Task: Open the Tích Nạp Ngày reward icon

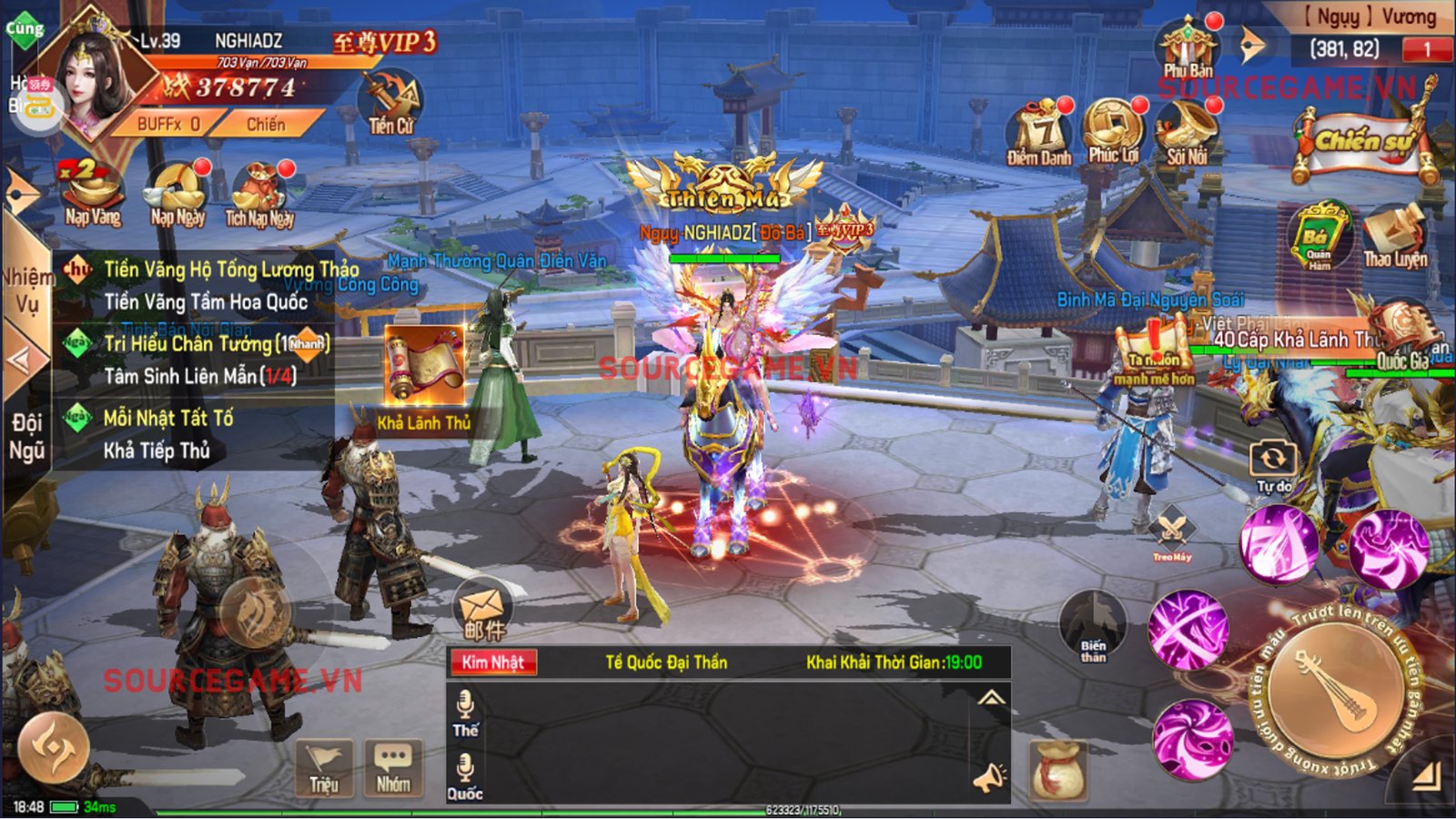Action: tap(260, 191)
